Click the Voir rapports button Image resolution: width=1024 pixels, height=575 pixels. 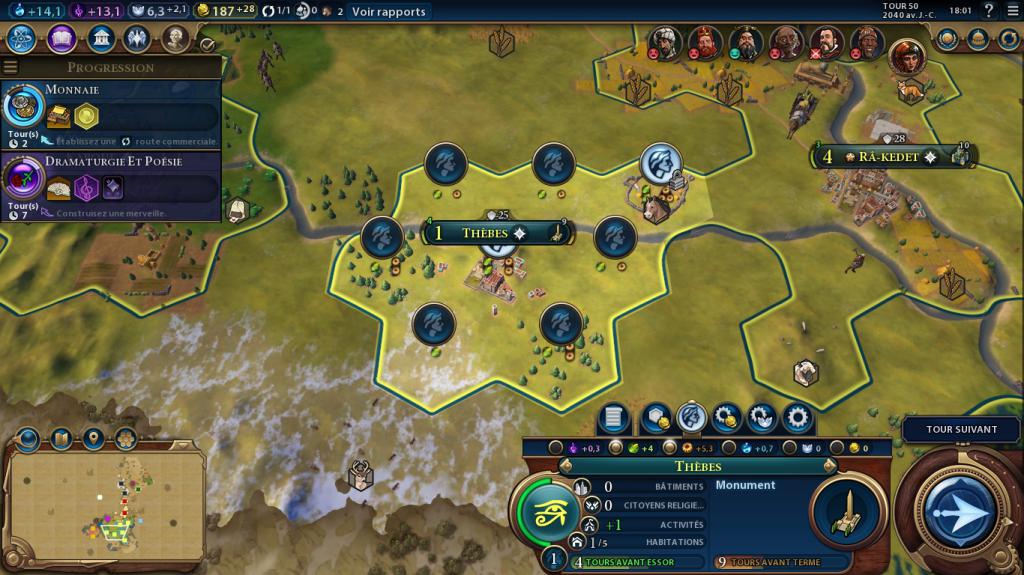[x=388, y=12]
